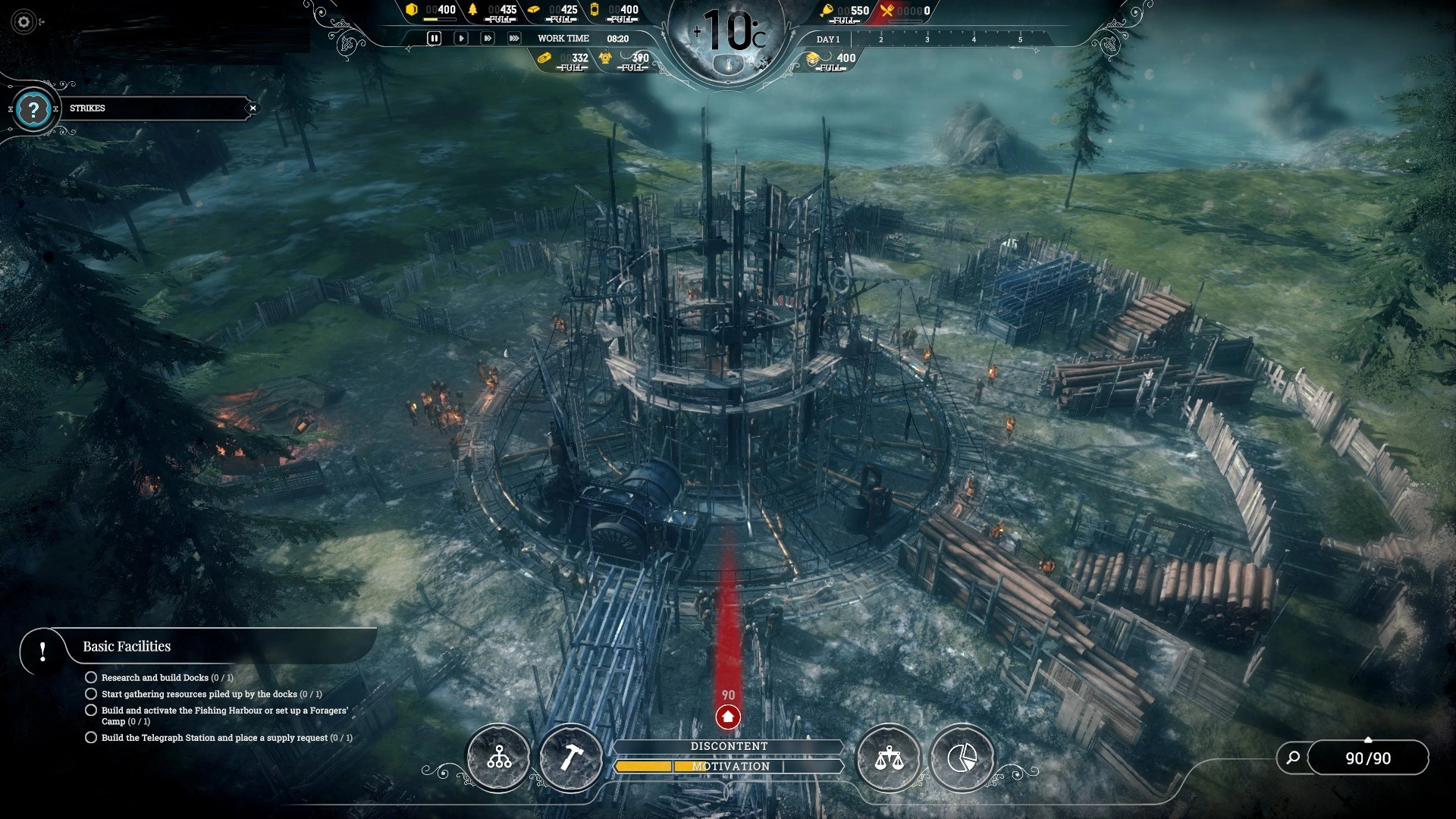This screenshot has height=819, width=1456.
Task: Open the Strikes help tutorial
Action: tap(33, 110)
